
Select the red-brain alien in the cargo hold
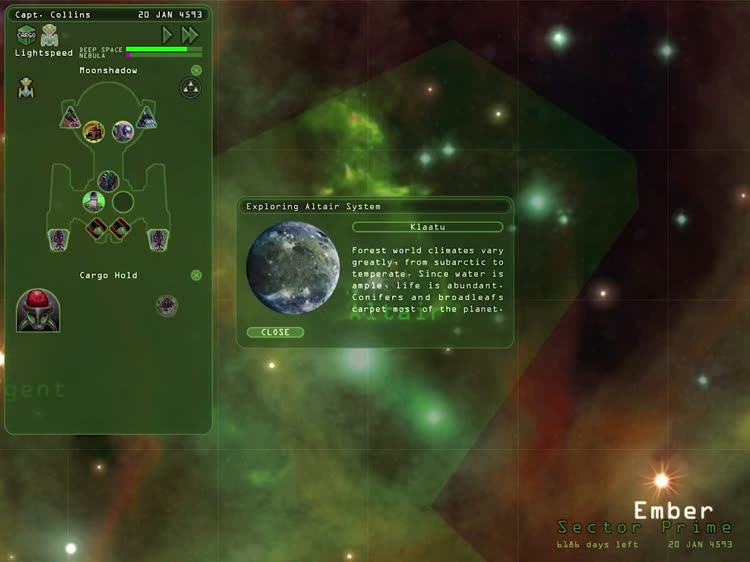tap(38, 310)
